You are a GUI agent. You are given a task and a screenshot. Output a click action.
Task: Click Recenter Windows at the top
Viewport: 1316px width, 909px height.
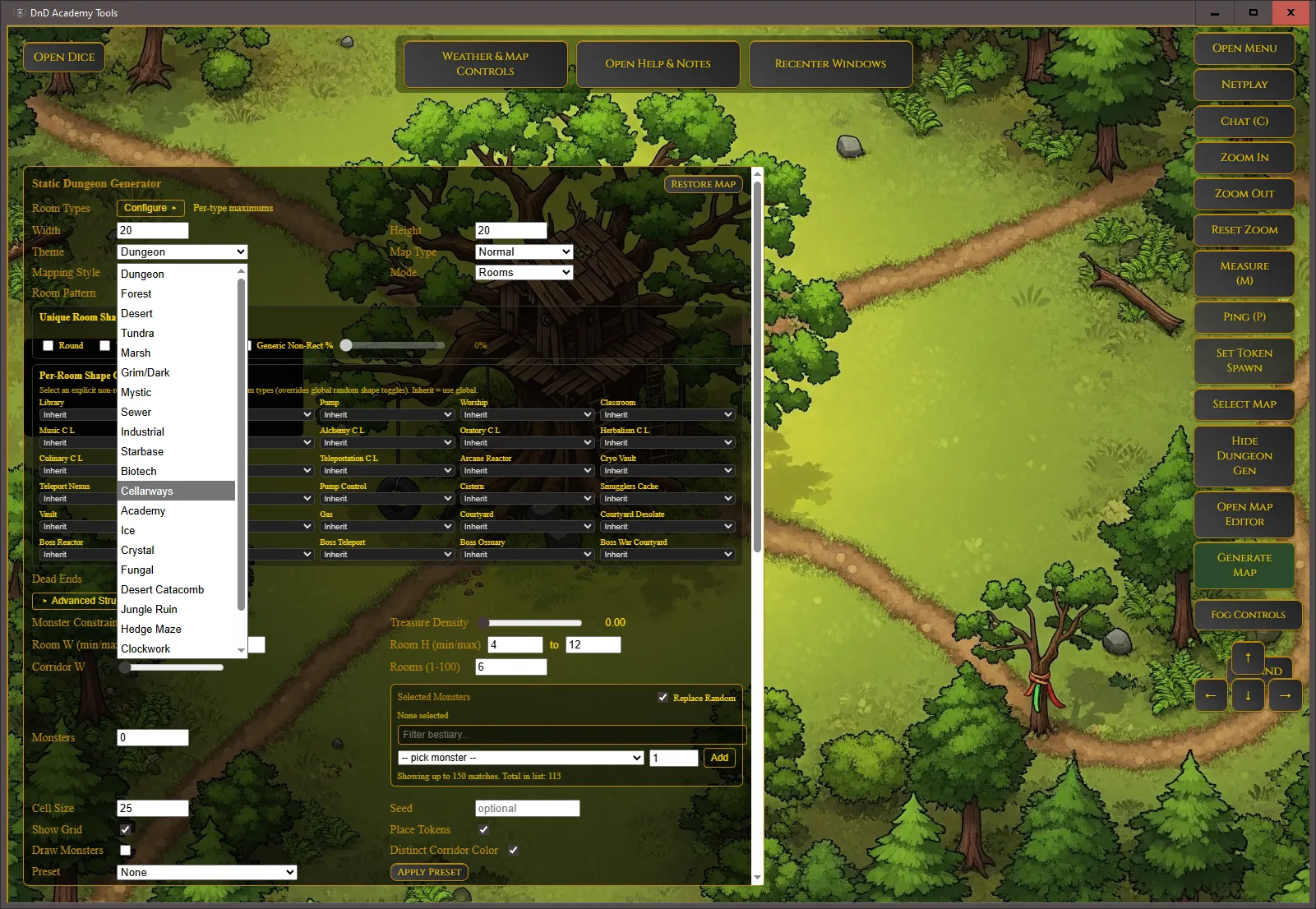830,63
